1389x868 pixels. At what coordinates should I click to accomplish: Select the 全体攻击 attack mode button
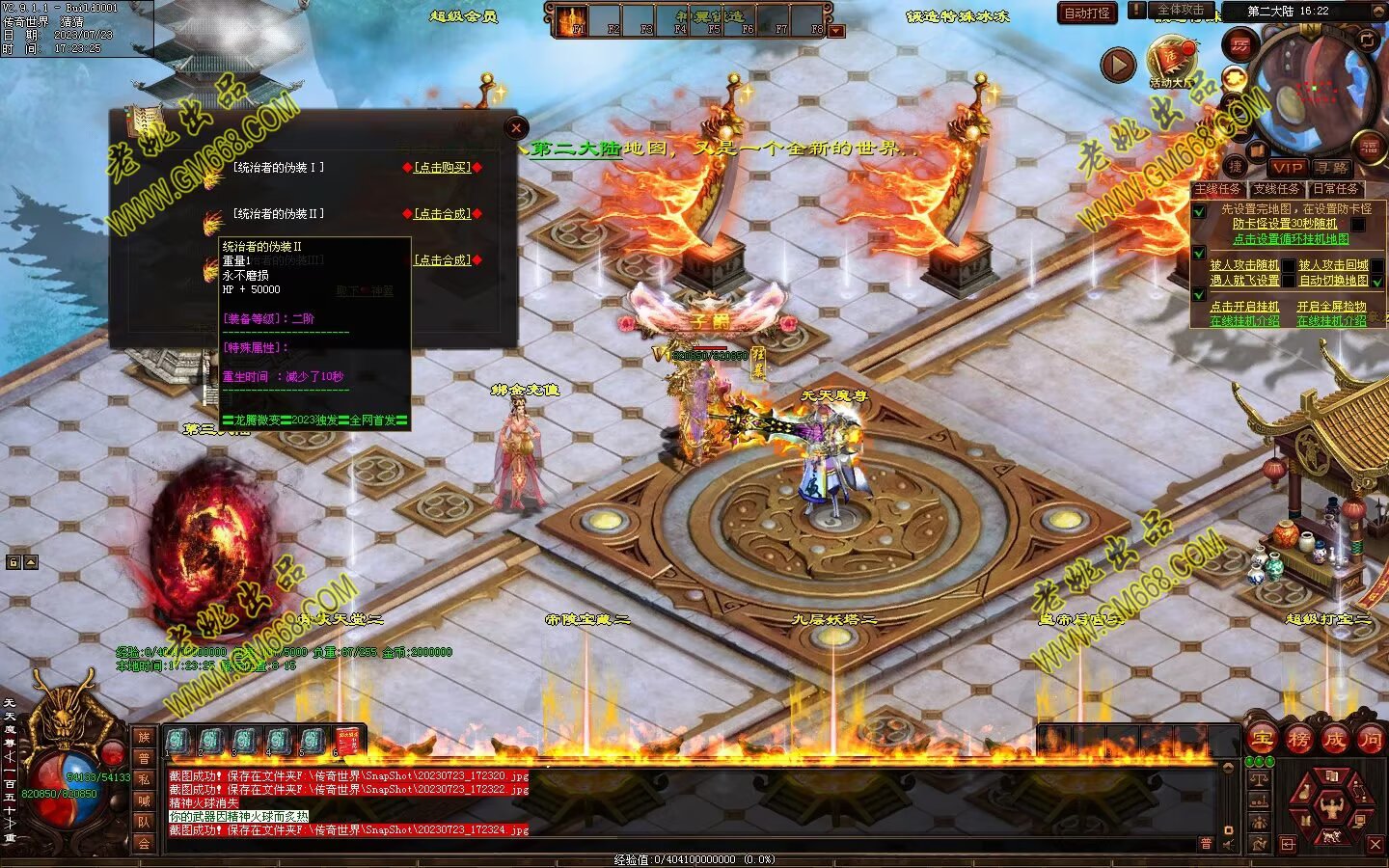pos(1180,10)
